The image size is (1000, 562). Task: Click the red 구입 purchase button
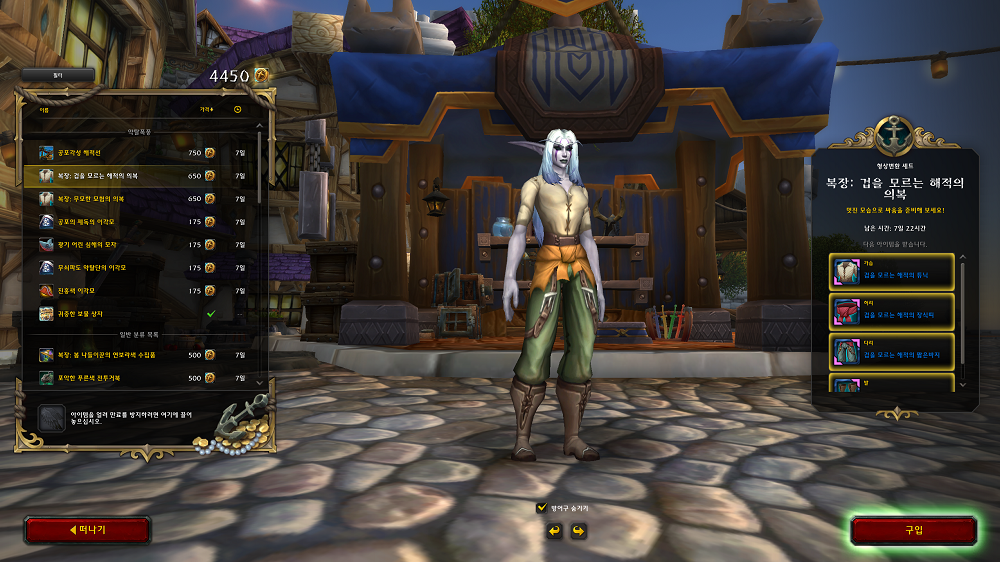[x=913, y=530]
